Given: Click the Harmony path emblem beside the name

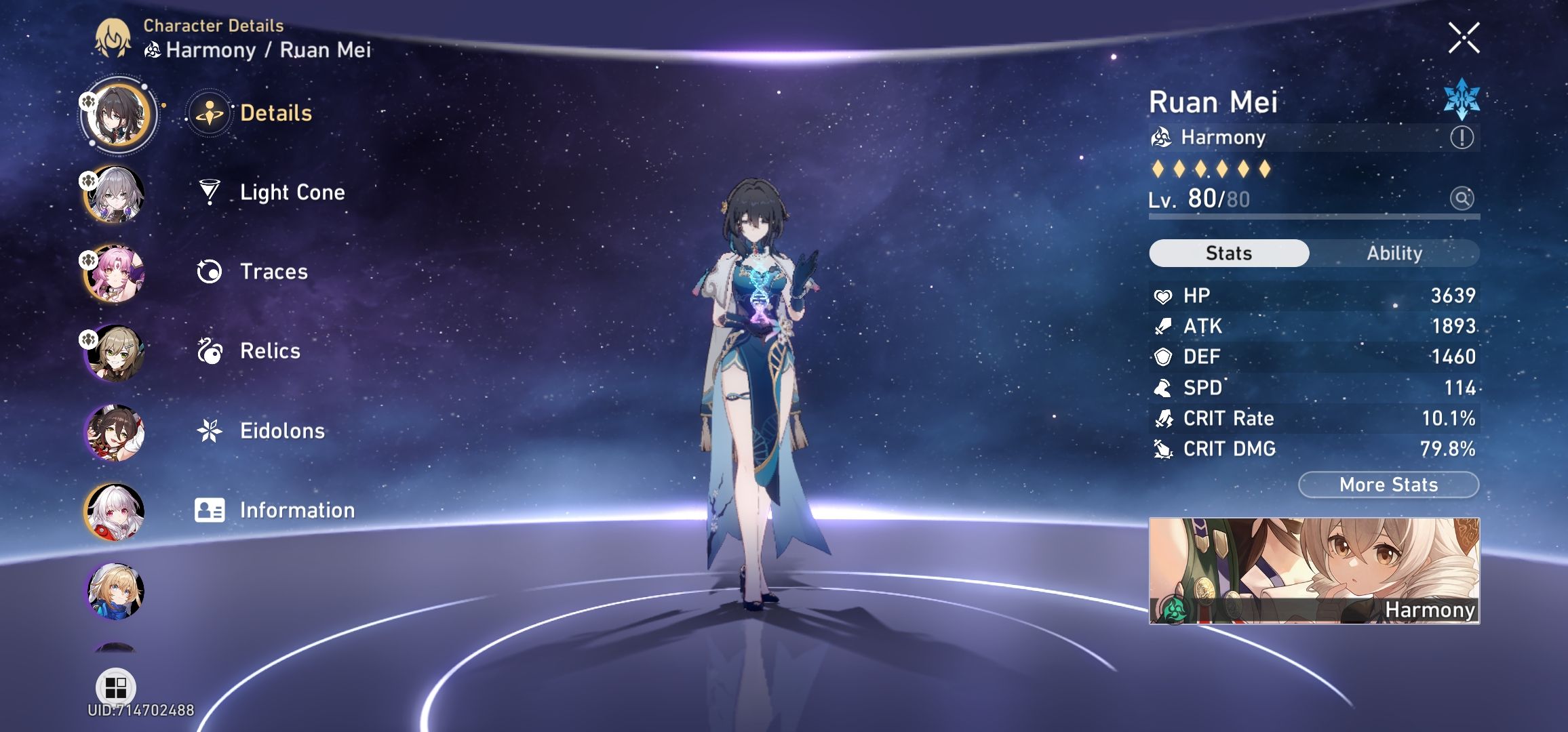Looking at the screenshot, I should point(1161,137).
